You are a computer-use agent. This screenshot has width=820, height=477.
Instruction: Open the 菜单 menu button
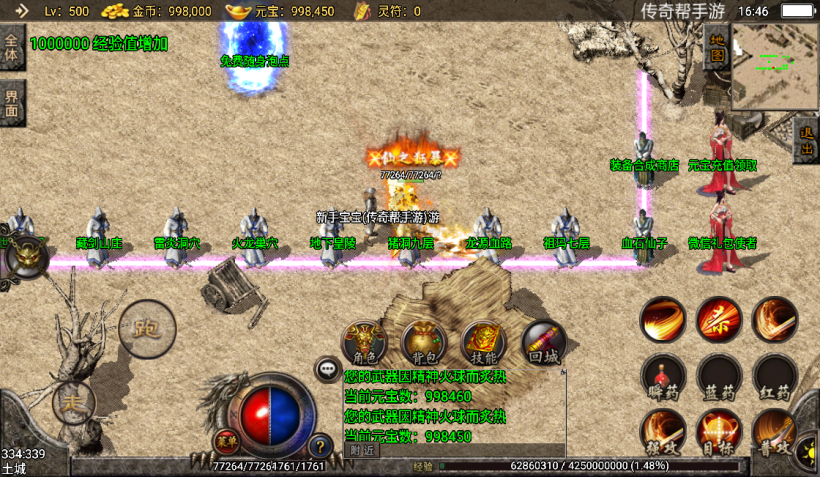point(226,440)
